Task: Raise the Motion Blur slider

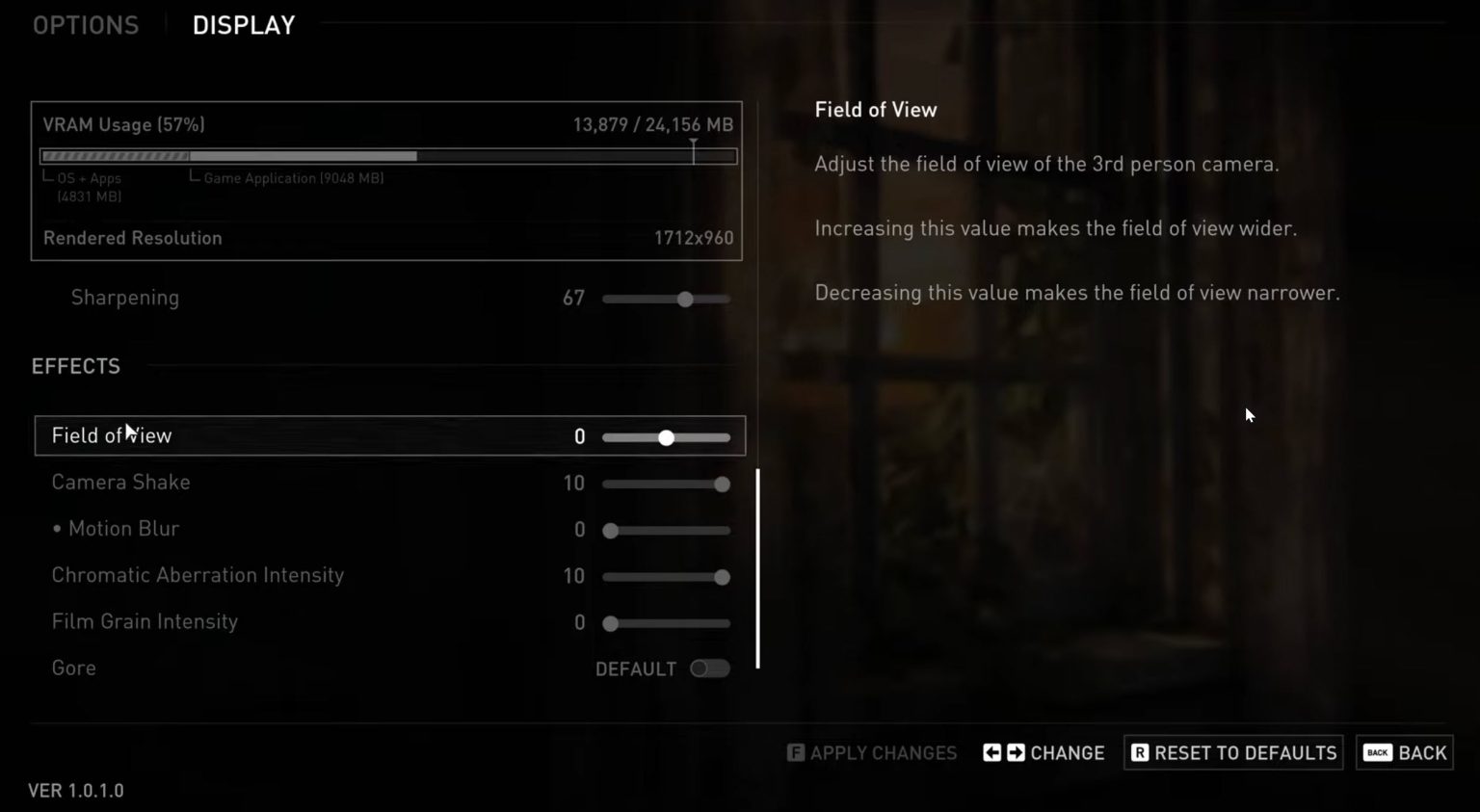Action: [x=610, y=531]
